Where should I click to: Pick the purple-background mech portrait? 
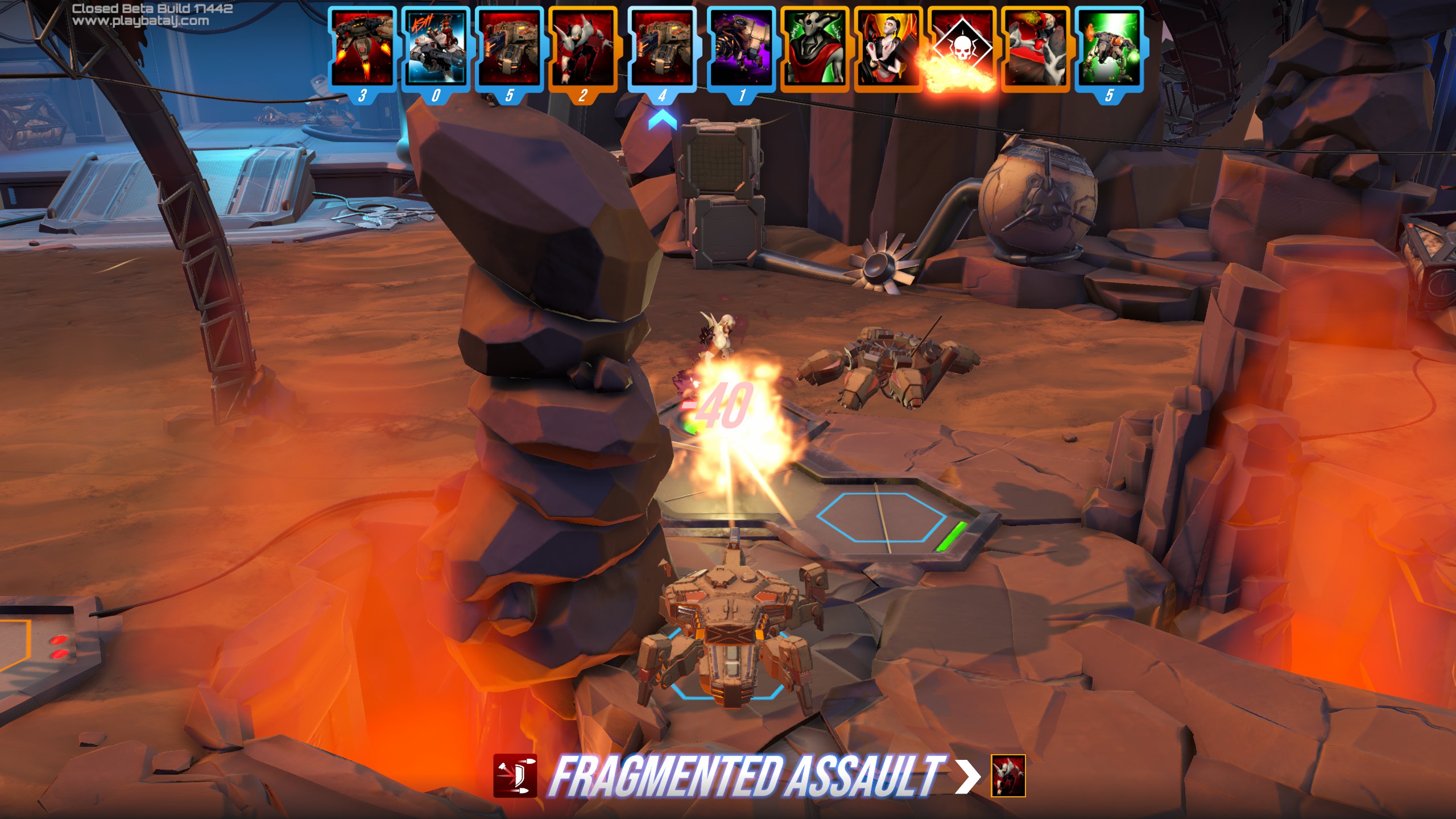pos(741,49)
